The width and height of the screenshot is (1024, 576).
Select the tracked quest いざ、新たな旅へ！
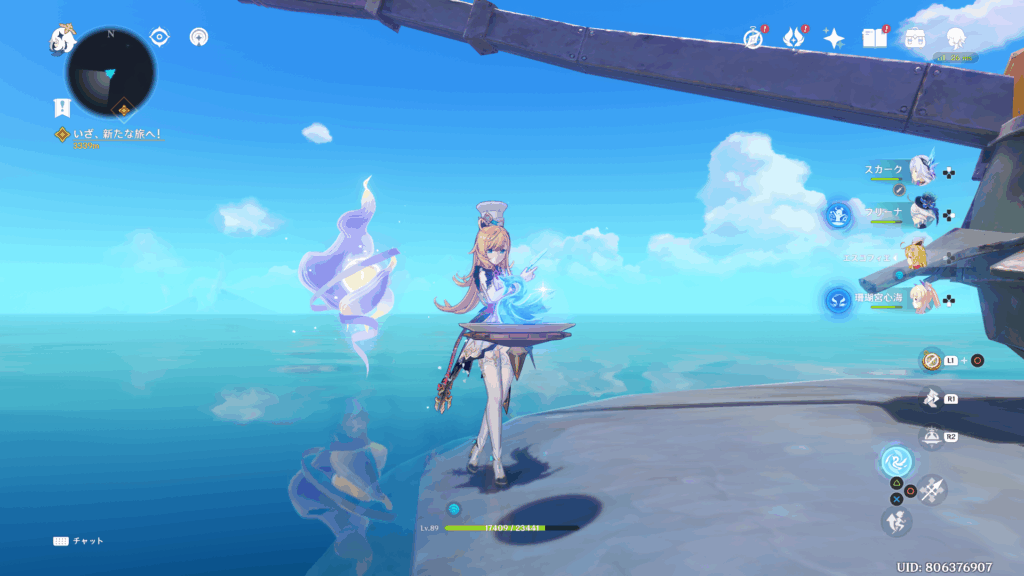(x=109, y=134)
